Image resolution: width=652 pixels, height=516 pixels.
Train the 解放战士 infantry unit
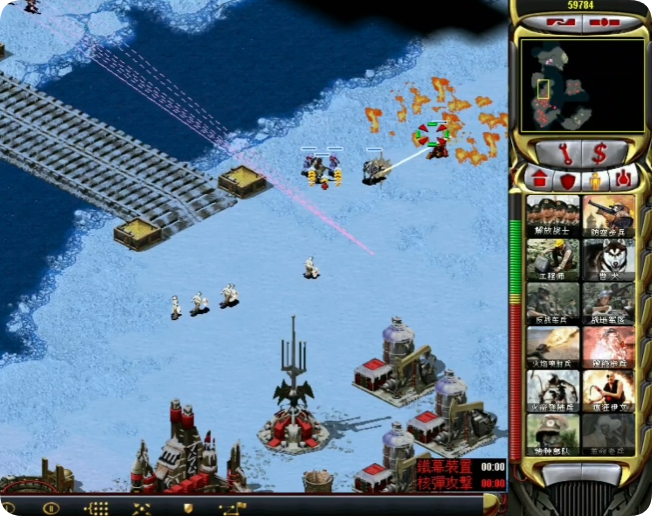pos(552,215)
